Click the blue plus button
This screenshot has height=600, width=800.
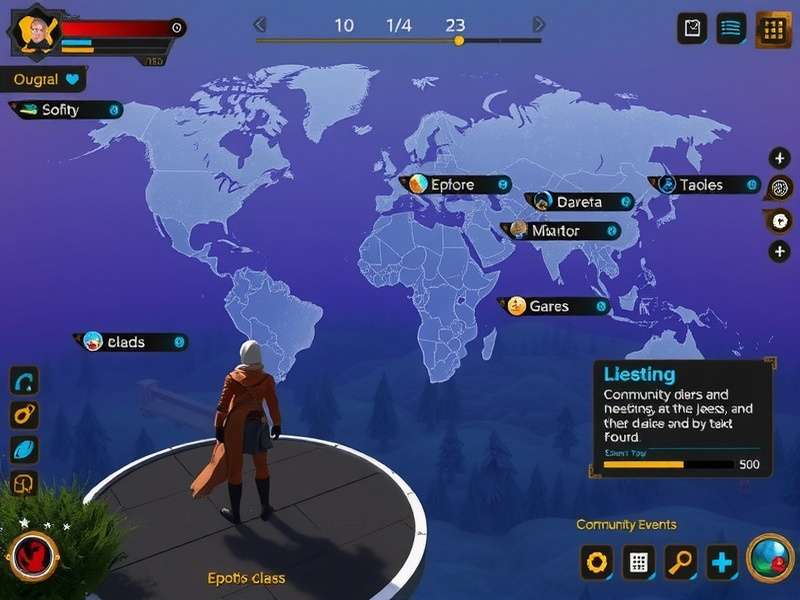click(722, 562)
